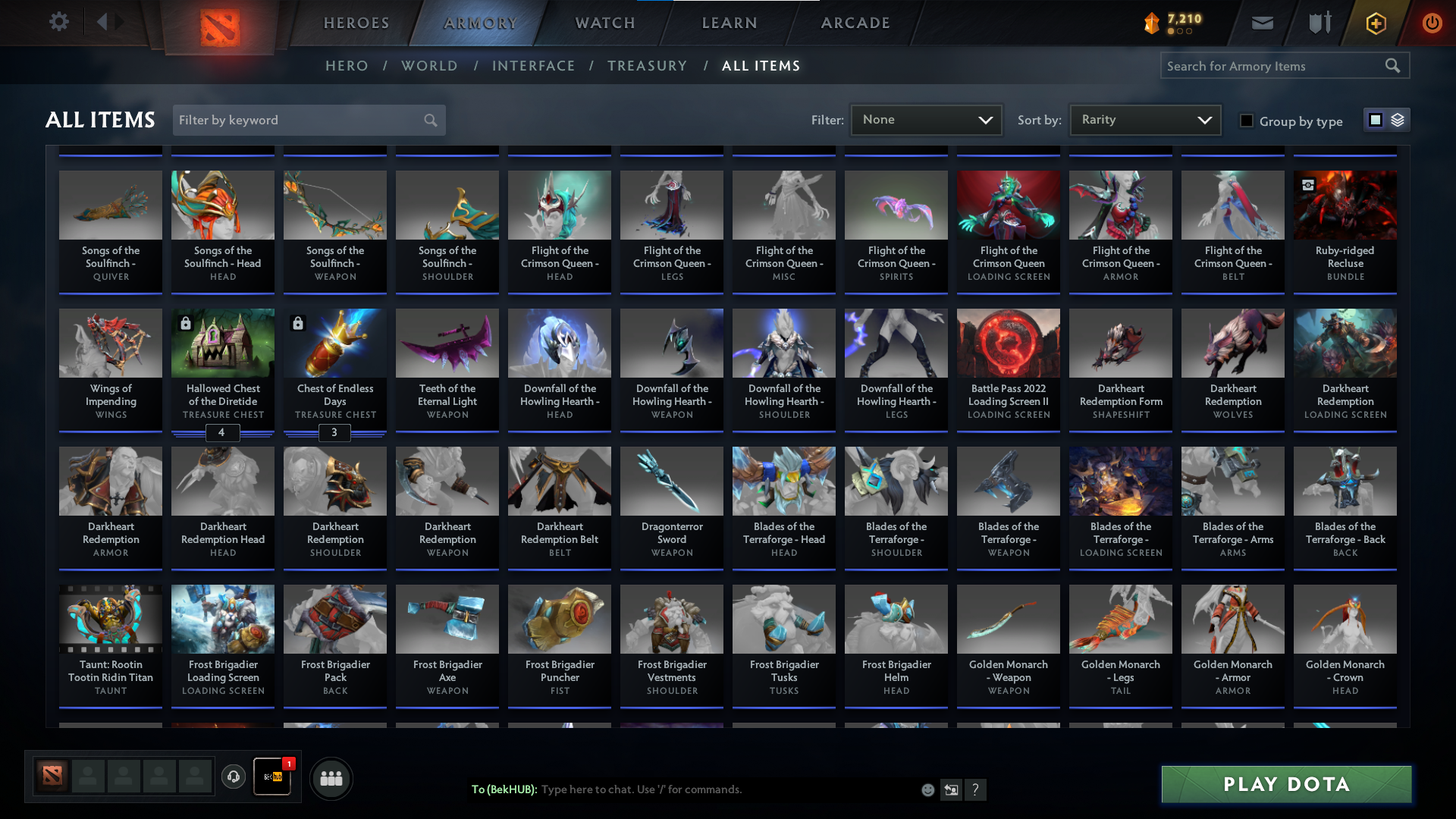Open the Filter dropdown set to None
The height and width of the screenshot is (819, 1456).
click(x=926, y=119)
